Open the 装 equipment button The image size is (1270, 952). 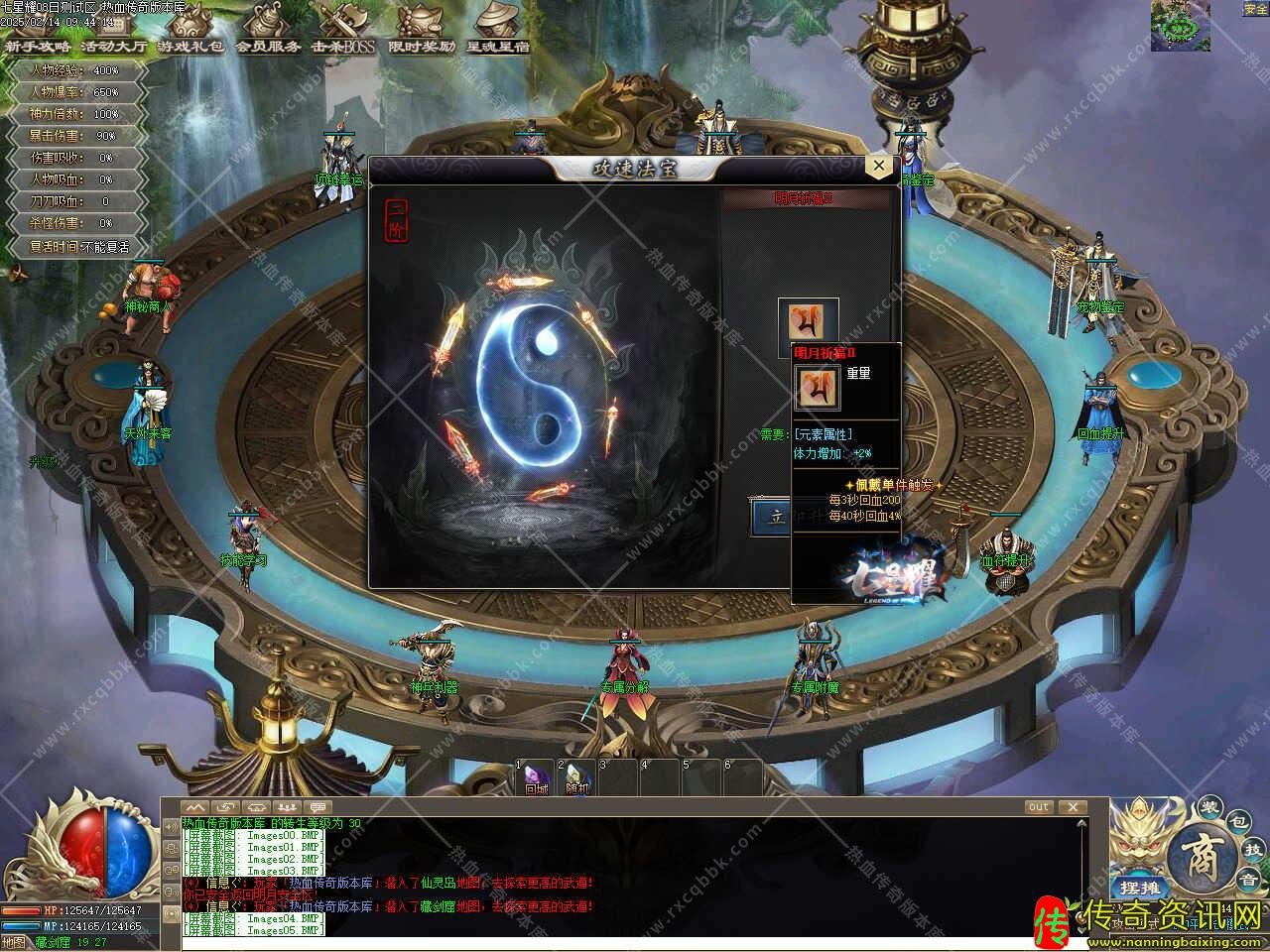pos(1208,807)
